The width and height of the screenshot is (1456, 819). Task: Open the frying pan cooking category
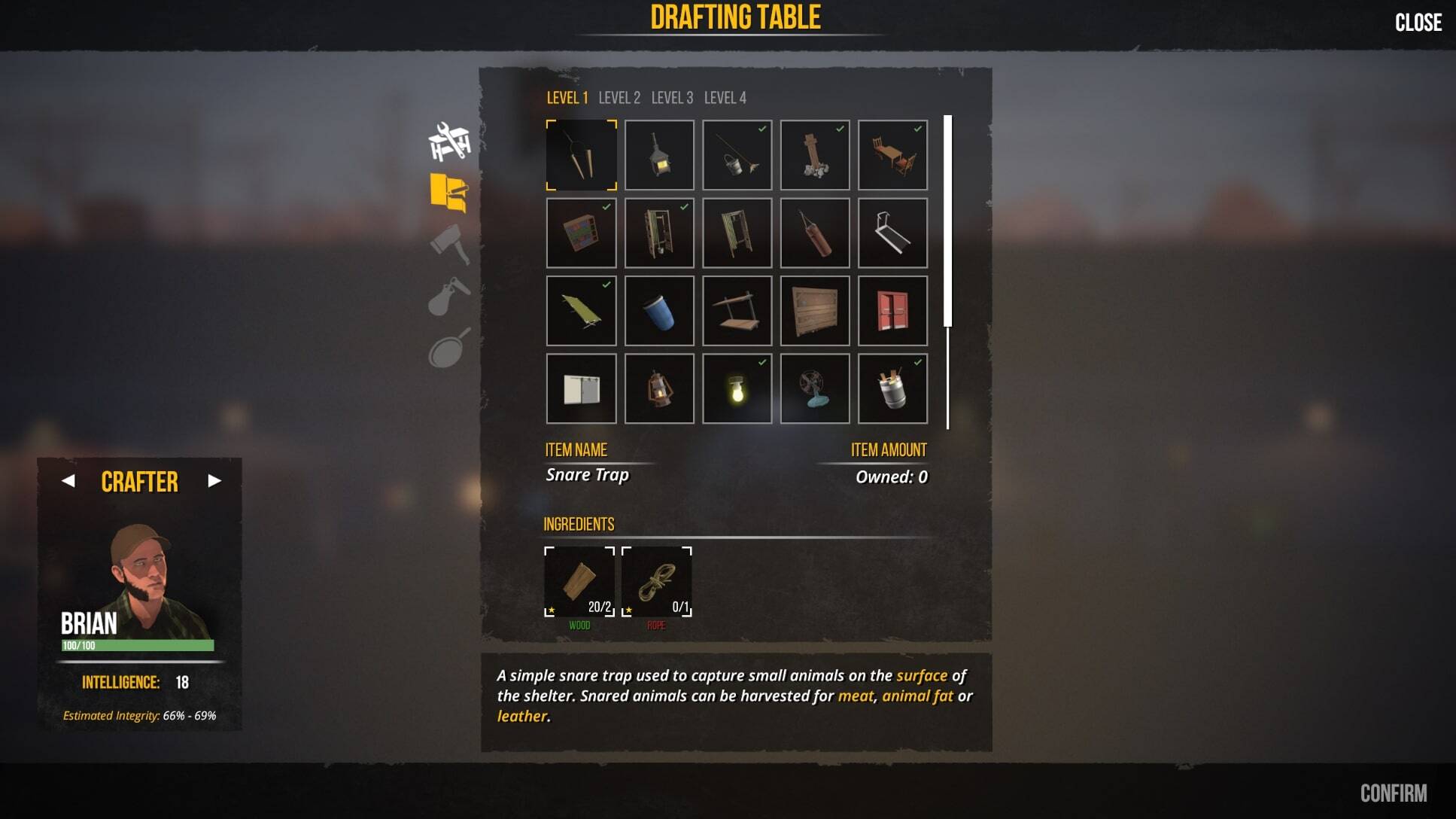[449, 348]
